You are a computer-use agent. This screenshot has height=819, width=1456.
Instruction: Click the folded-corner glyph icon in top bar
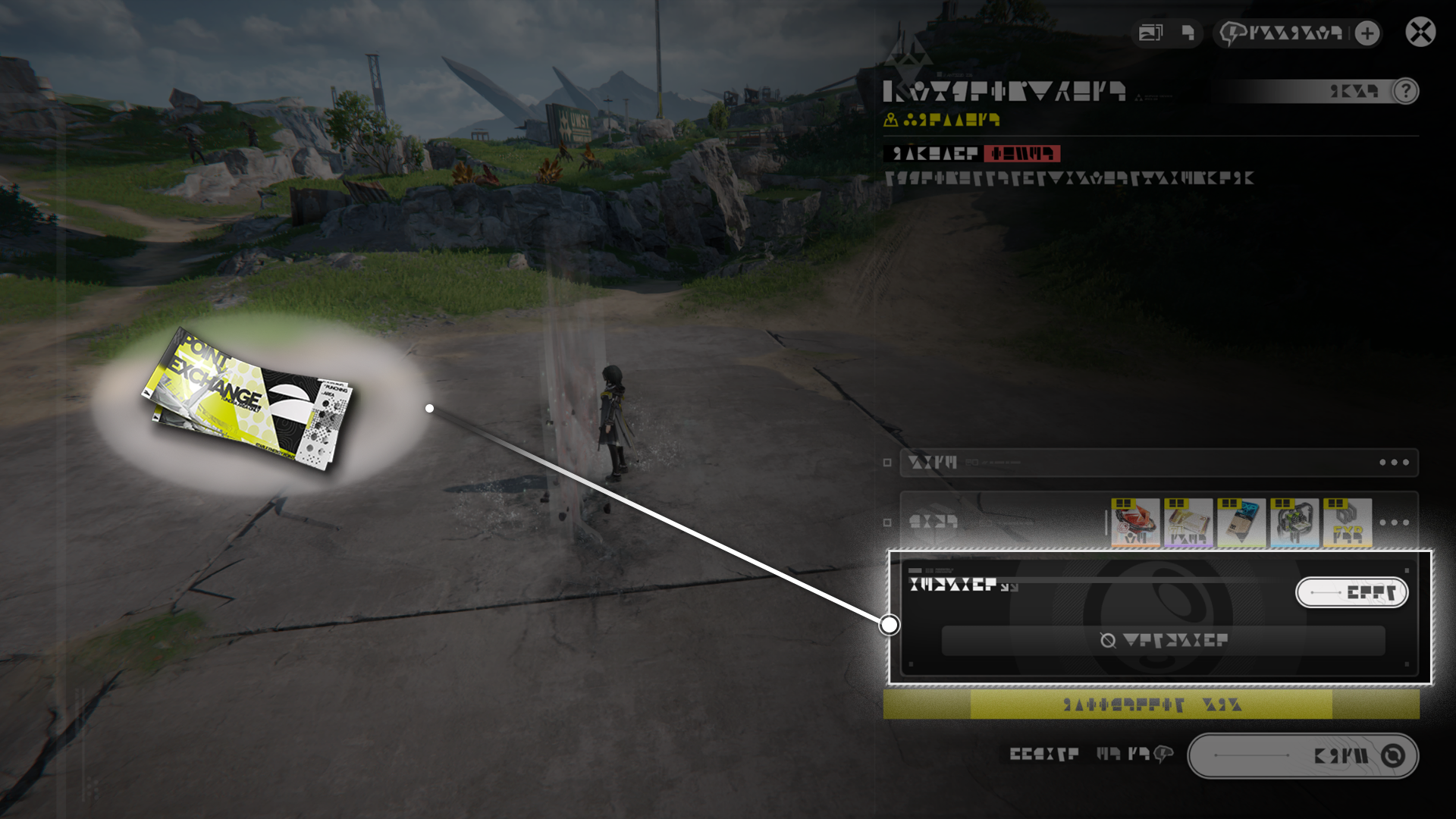(x=1188, y=33)
